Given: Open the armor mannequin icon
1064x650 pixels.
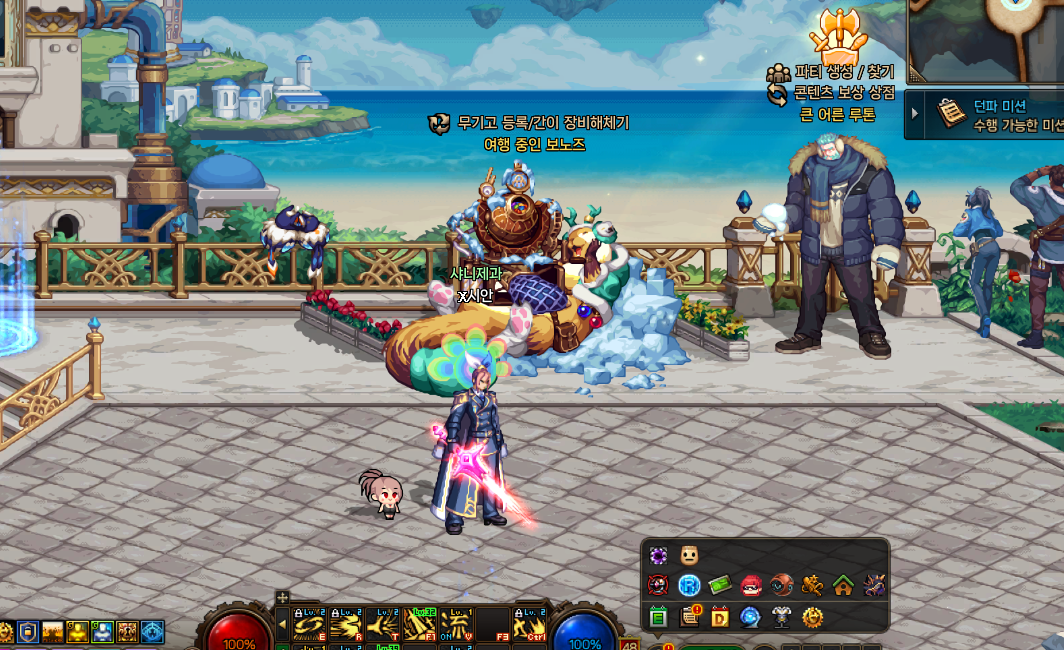Looking at the screenshot, I should [781, 617].
